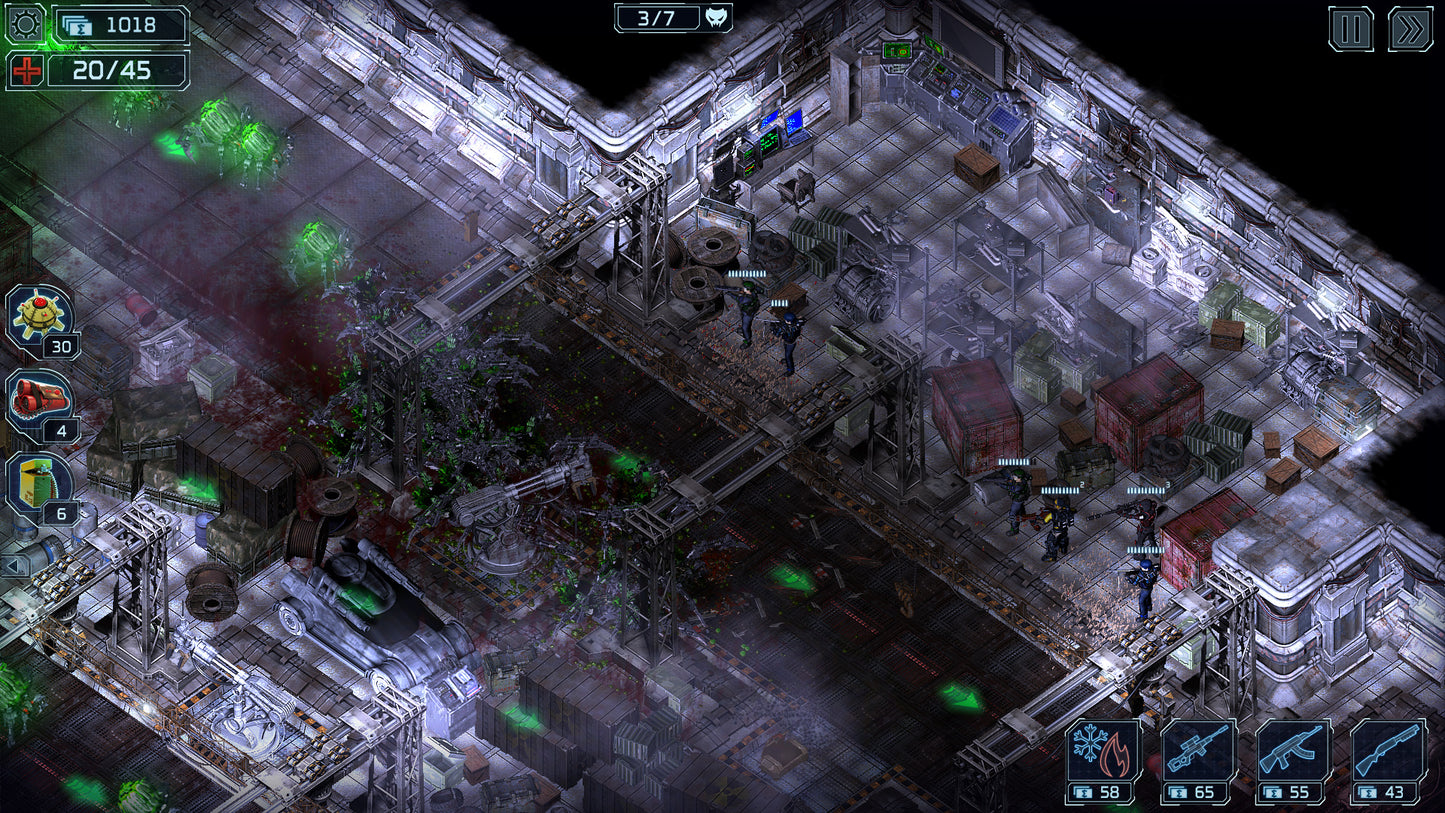
Task: Select the AK assault rifle weapon icon
Action: (x=1294, y=747)
